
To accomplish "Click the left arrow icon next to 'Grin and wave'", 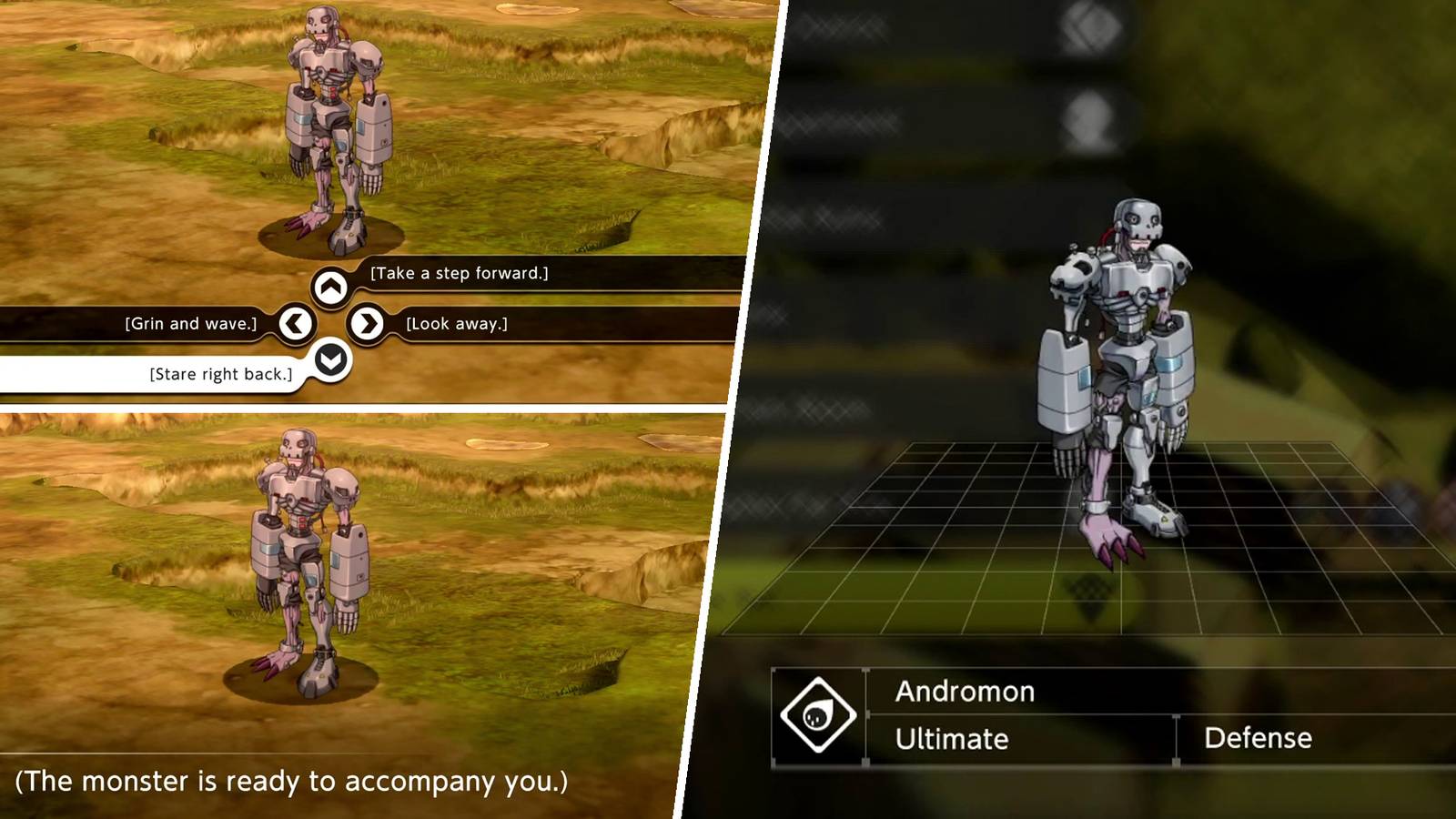I will click(x=294, y=324).
